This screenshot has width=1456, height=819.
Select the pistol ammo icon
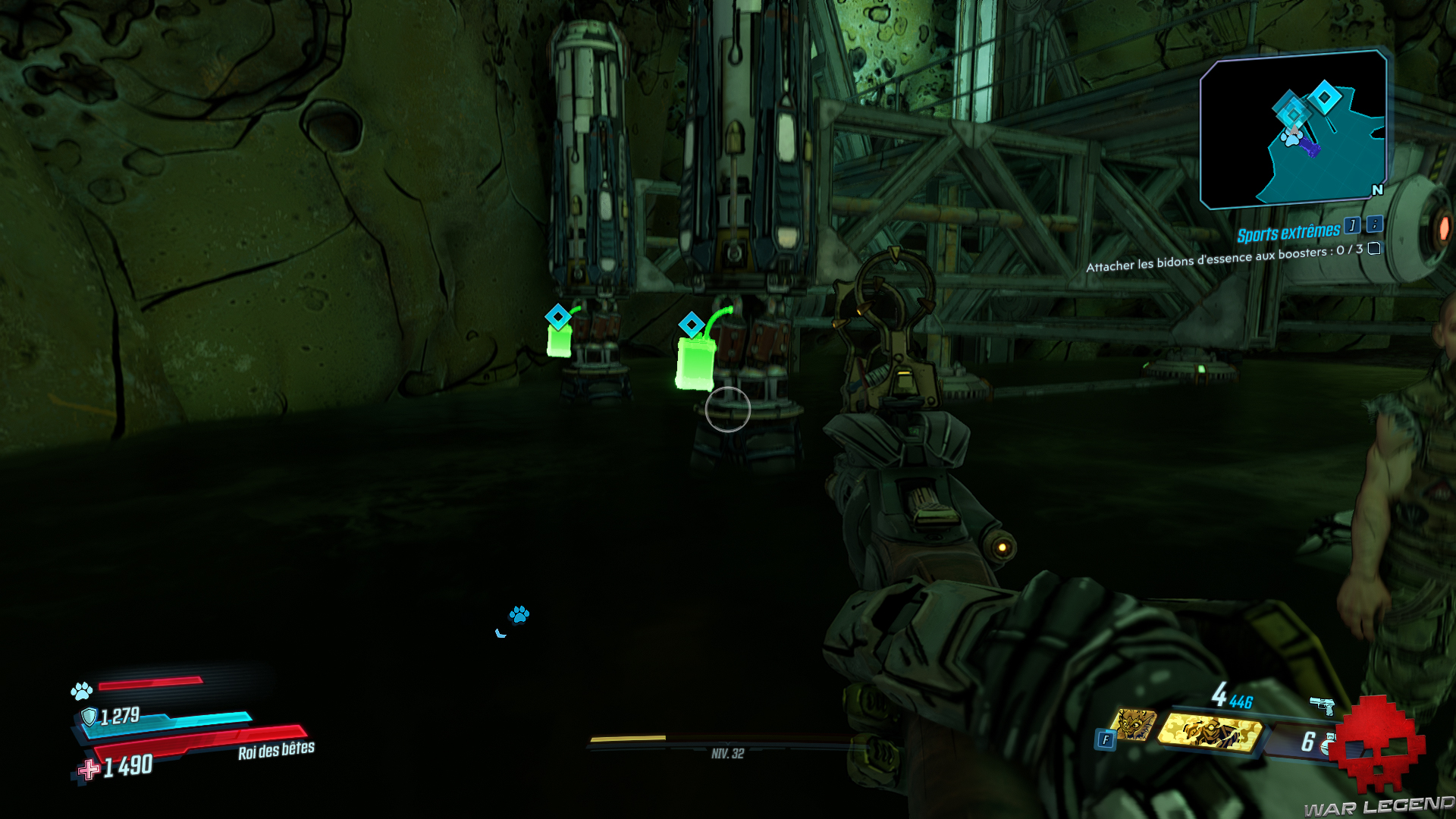1322,705
